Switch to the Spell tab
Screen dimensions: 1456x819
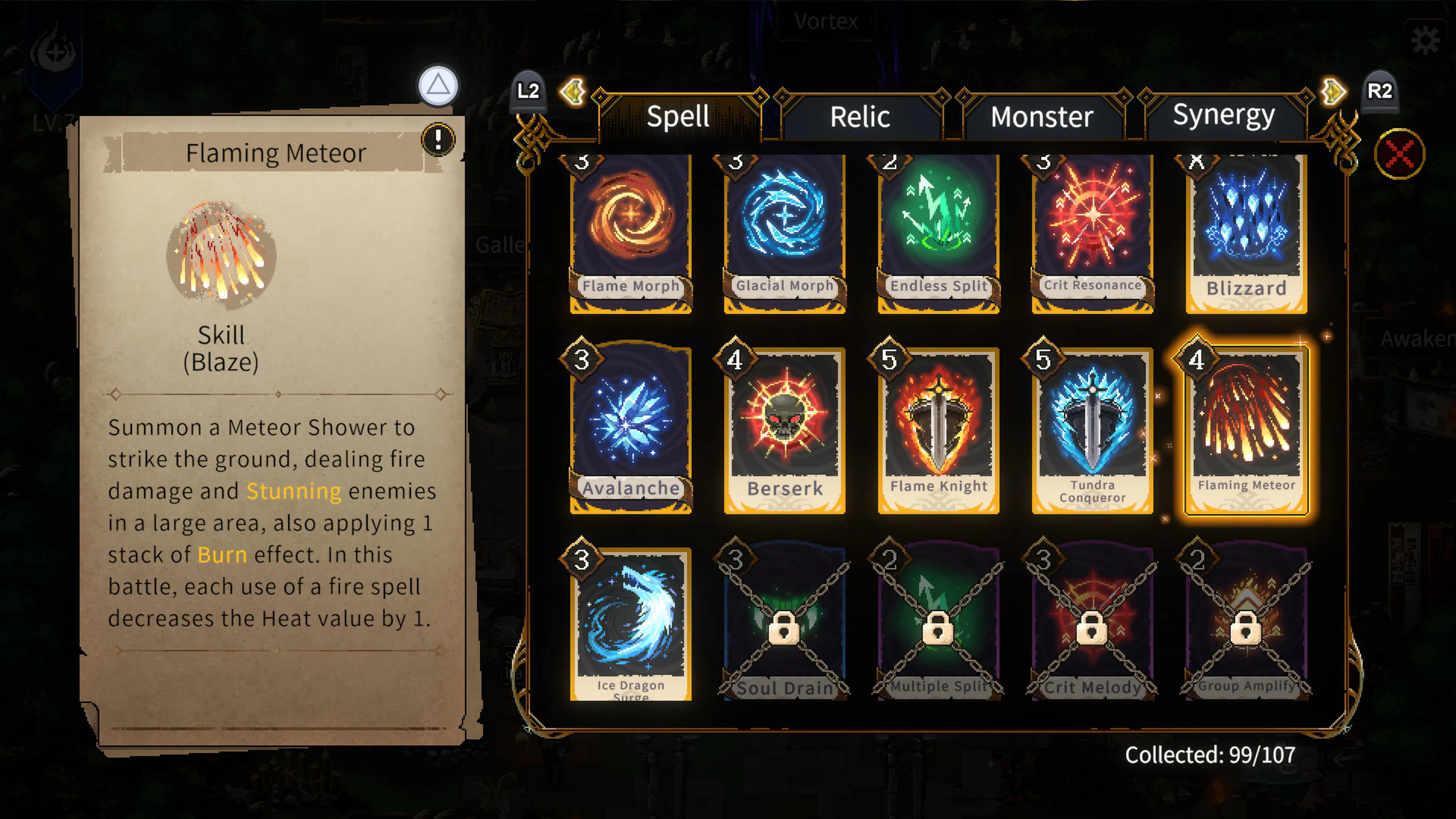[678, 117]
